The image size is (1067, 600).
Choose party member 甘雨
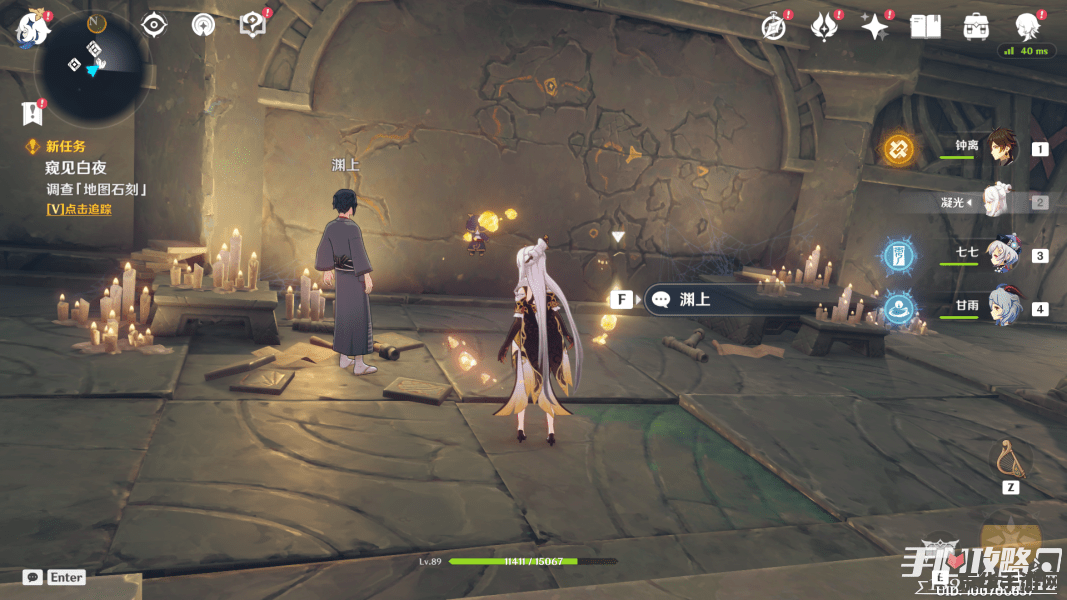(x=999, y=307)
